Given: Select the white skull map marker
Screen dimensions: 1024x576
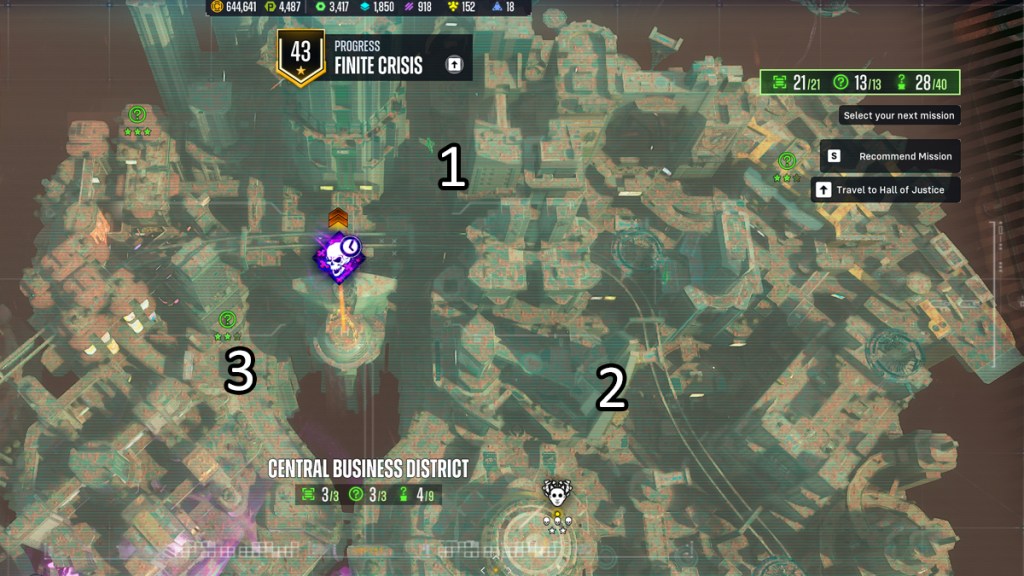Looking at the screenshot, I should tap(556, 492).
